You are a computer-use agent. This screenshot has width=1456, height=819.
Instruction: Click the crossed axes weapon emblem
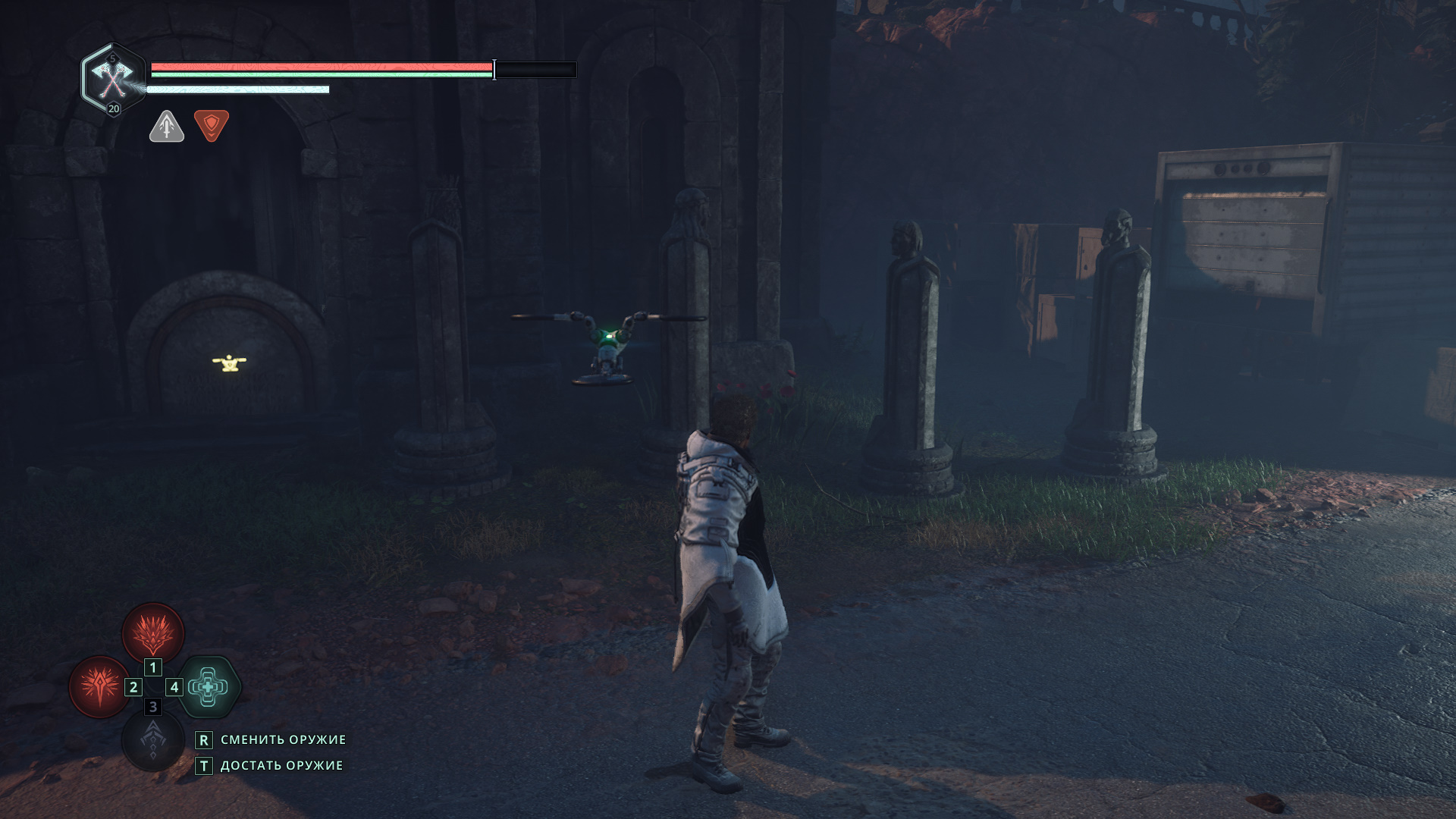pos(112,77)
